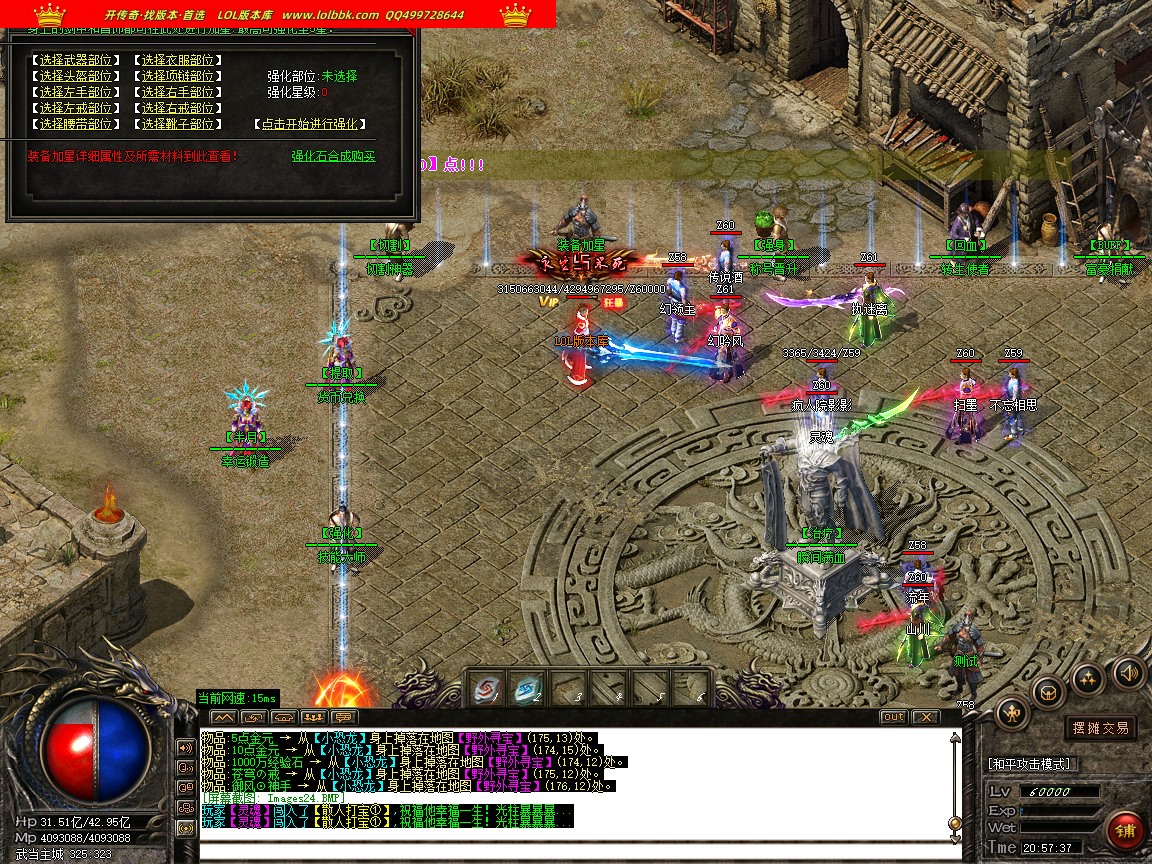
Task: Use the blue rune in hotbar slot 2
Action: coord(527,688)
